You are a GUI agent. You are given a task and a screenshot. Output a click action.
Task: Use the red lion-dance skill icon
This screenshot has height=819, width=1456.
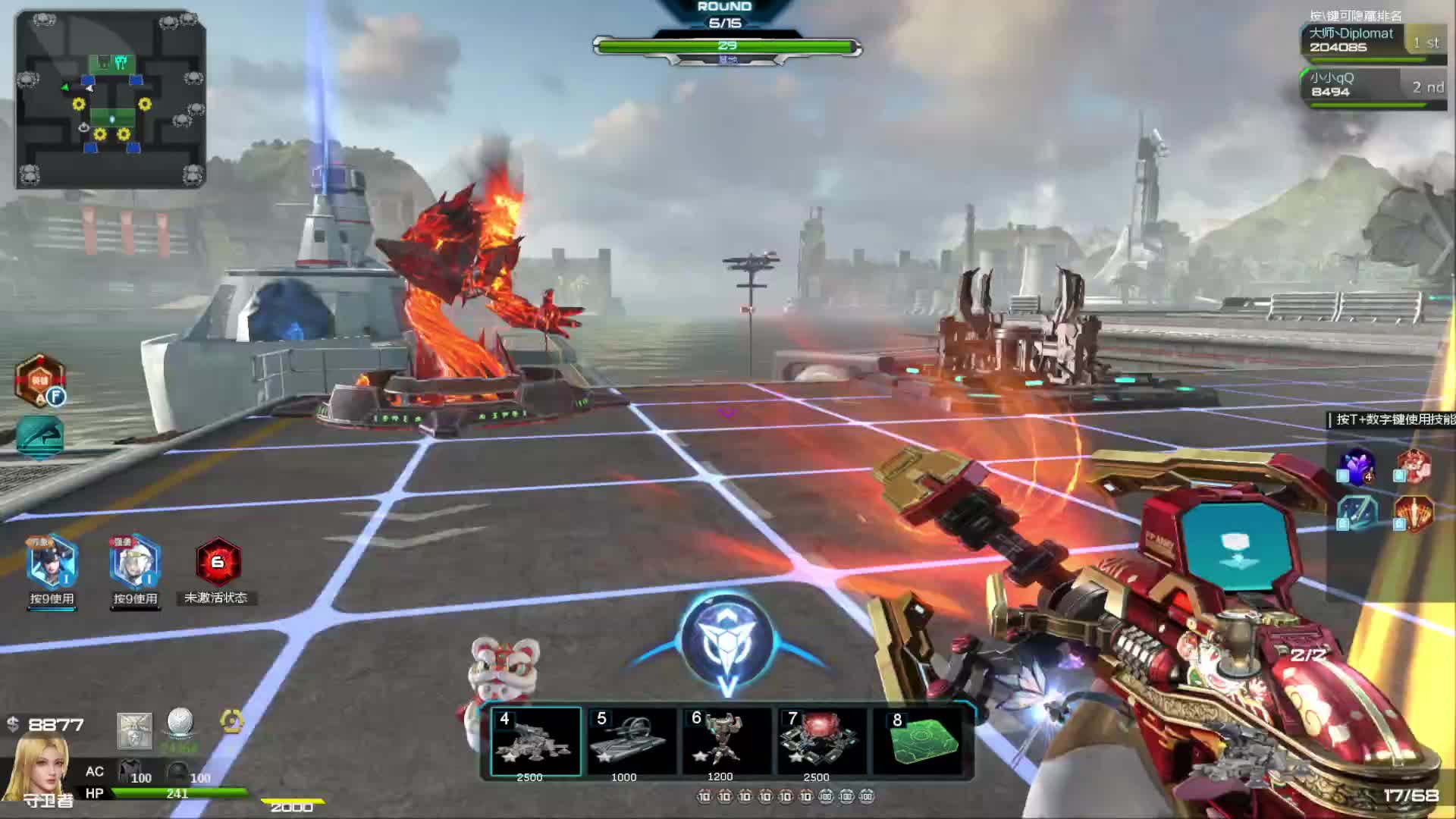1413,465
